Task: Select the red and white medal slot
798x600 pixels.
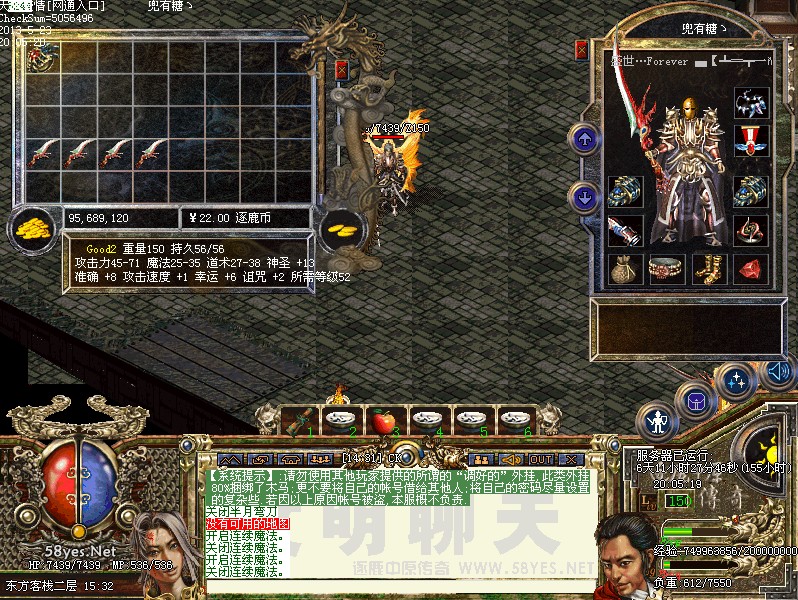Action: click(750, 139)
